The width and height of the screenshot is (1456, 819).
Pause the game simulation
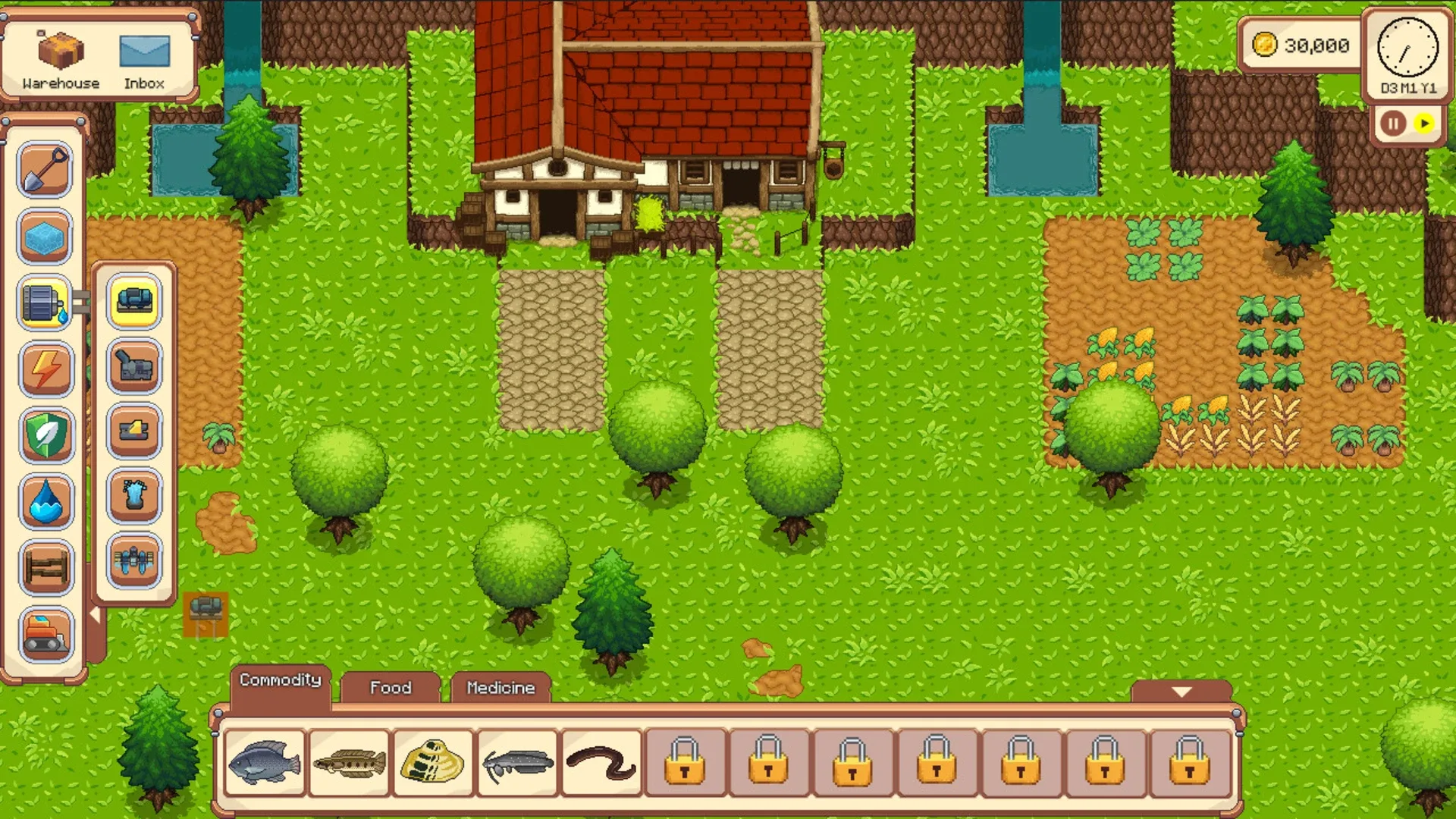pyautogui.click(x=1393, y=123)
